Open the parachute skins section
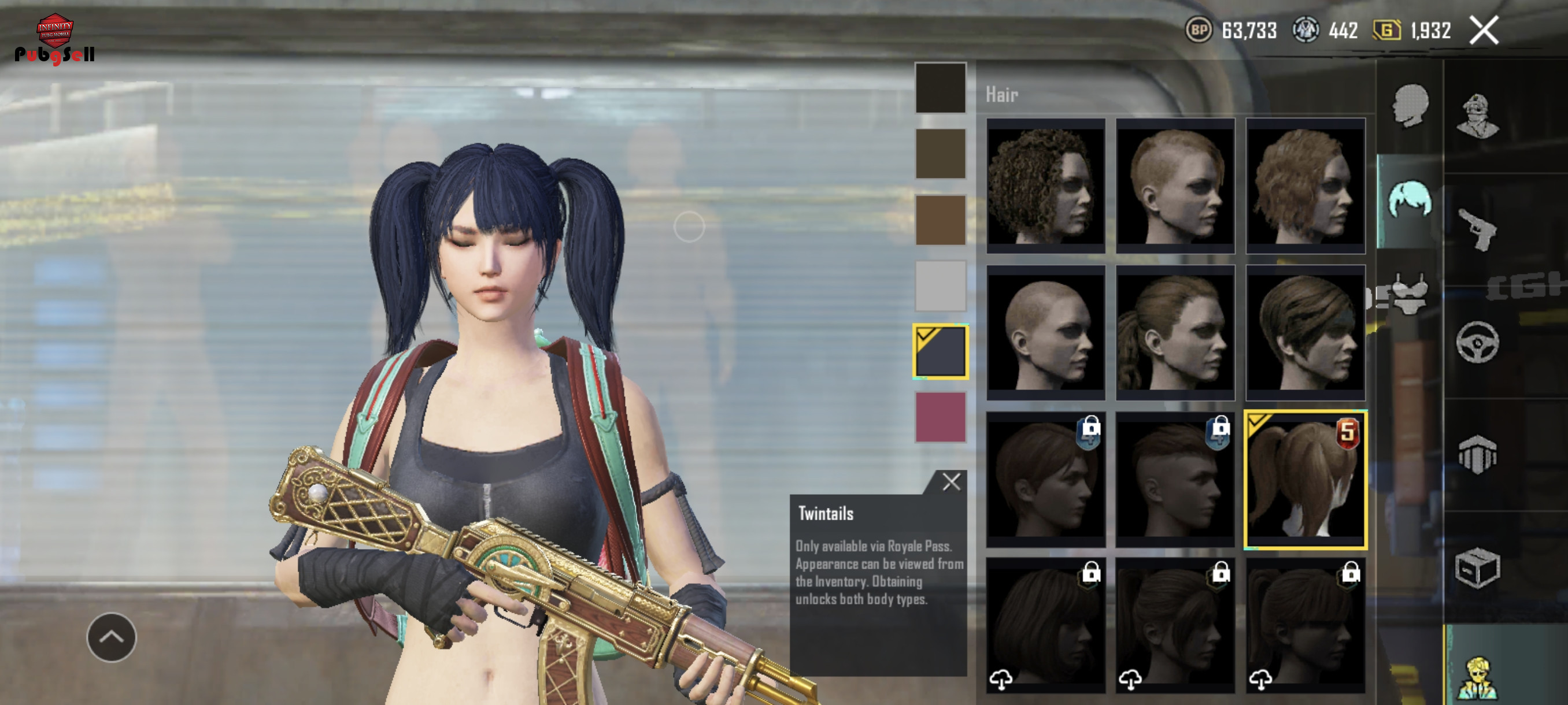This screenshot has width=1568, height=705. coord(1477,454)
